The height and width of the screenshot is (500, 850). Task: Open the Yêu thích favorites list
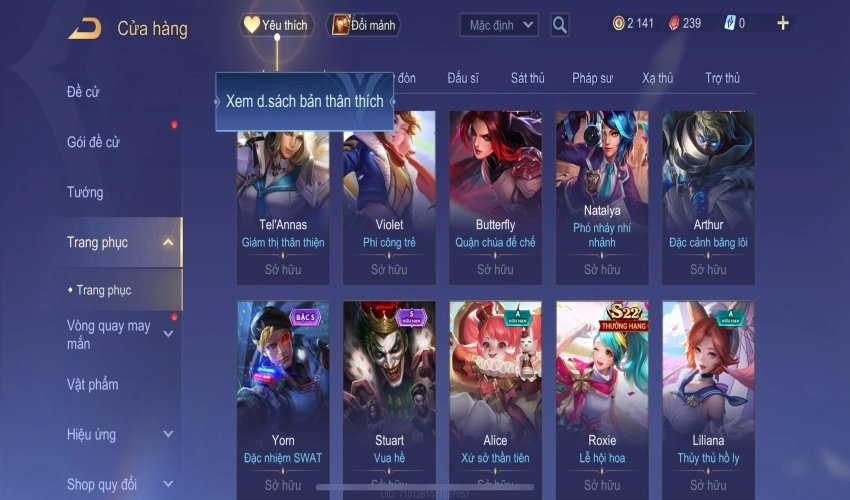tap(276, 25)
